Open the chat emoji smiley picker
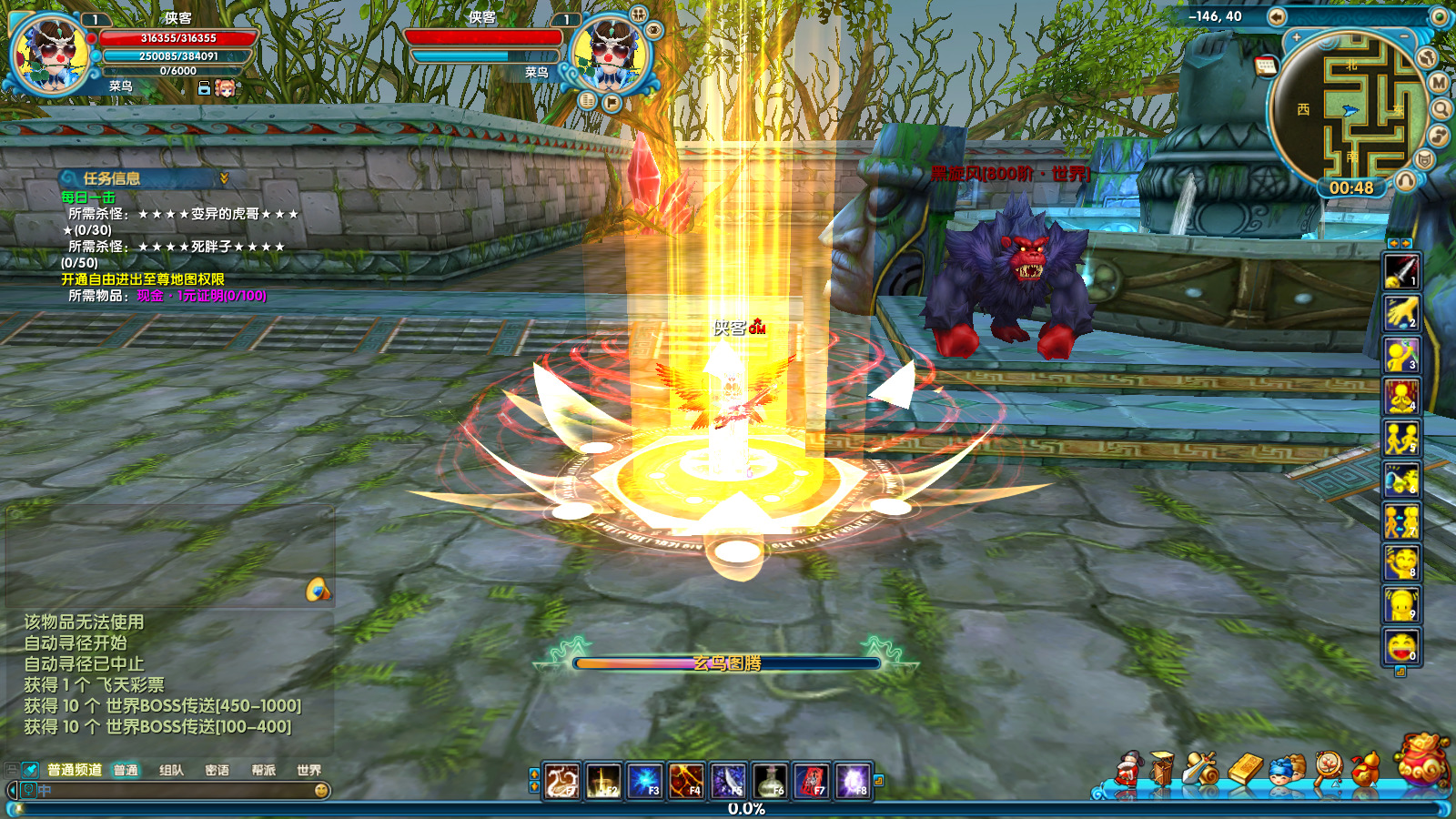The image size is (1456, 819). [x=321, y=791]
